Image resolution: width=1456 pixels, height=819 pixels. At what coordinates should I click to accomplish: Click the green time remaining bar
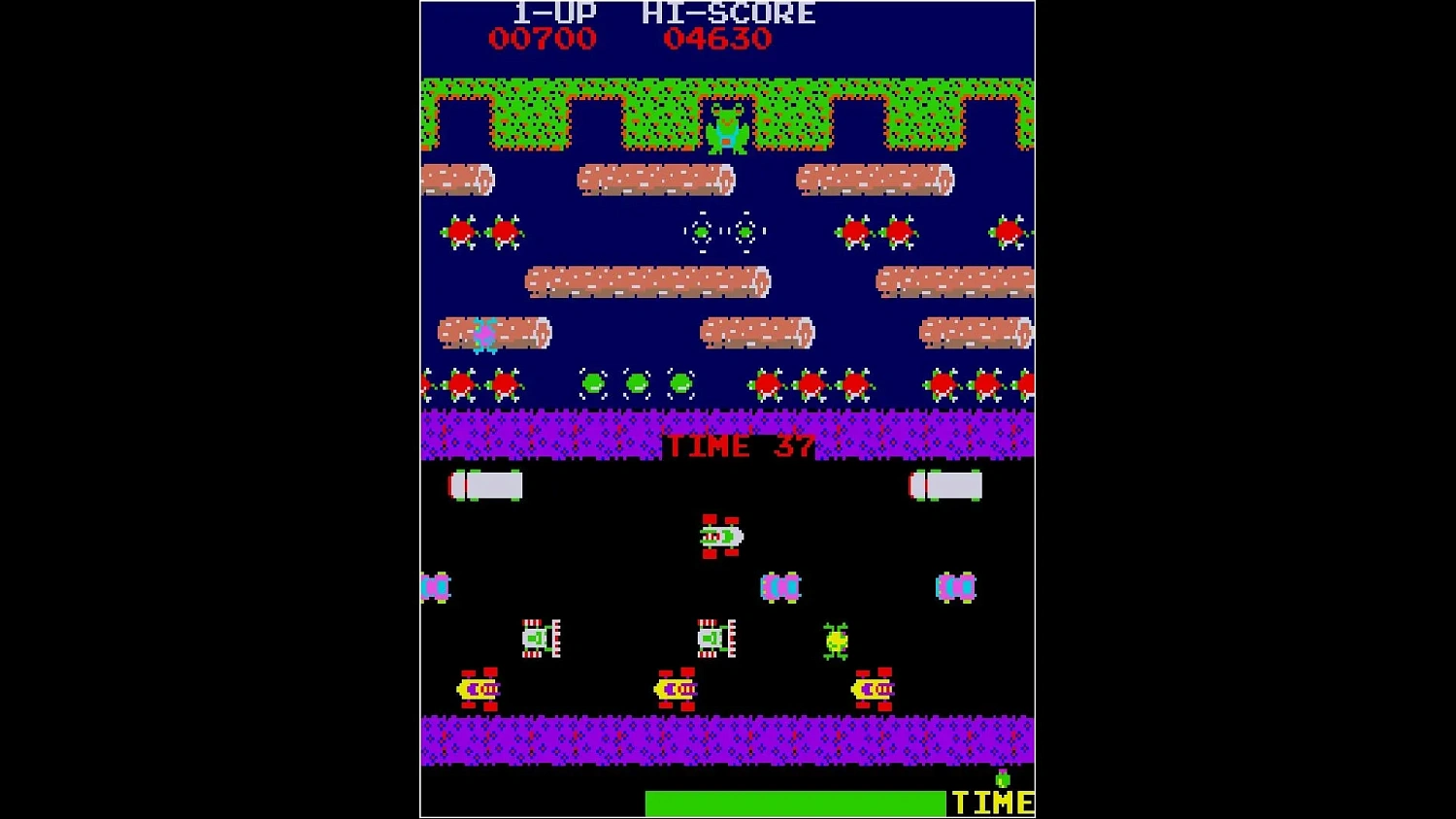coord(796,803)
